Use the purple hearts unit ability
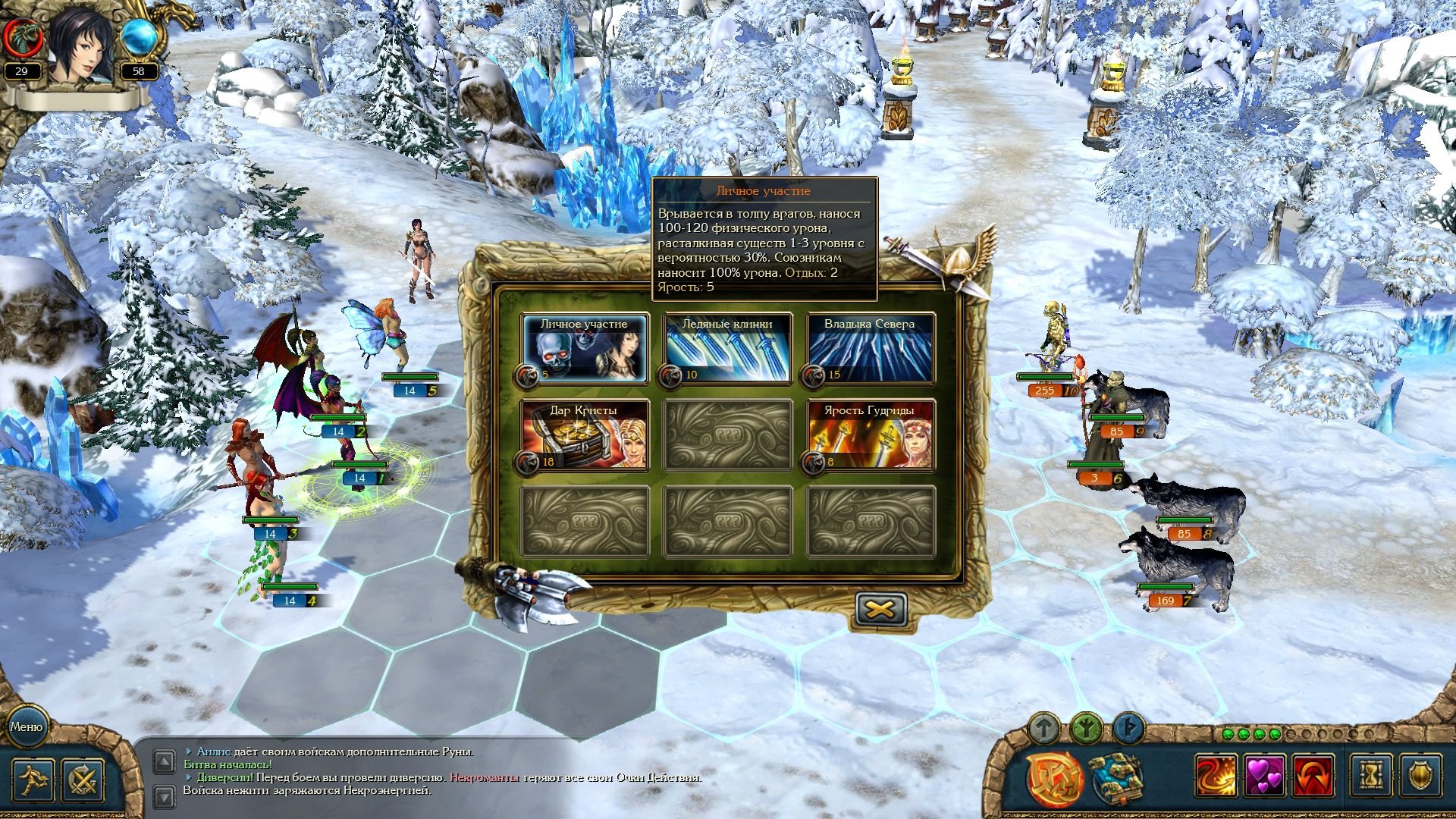Viewport: 1456px width, 819px height. [1265, 776]
